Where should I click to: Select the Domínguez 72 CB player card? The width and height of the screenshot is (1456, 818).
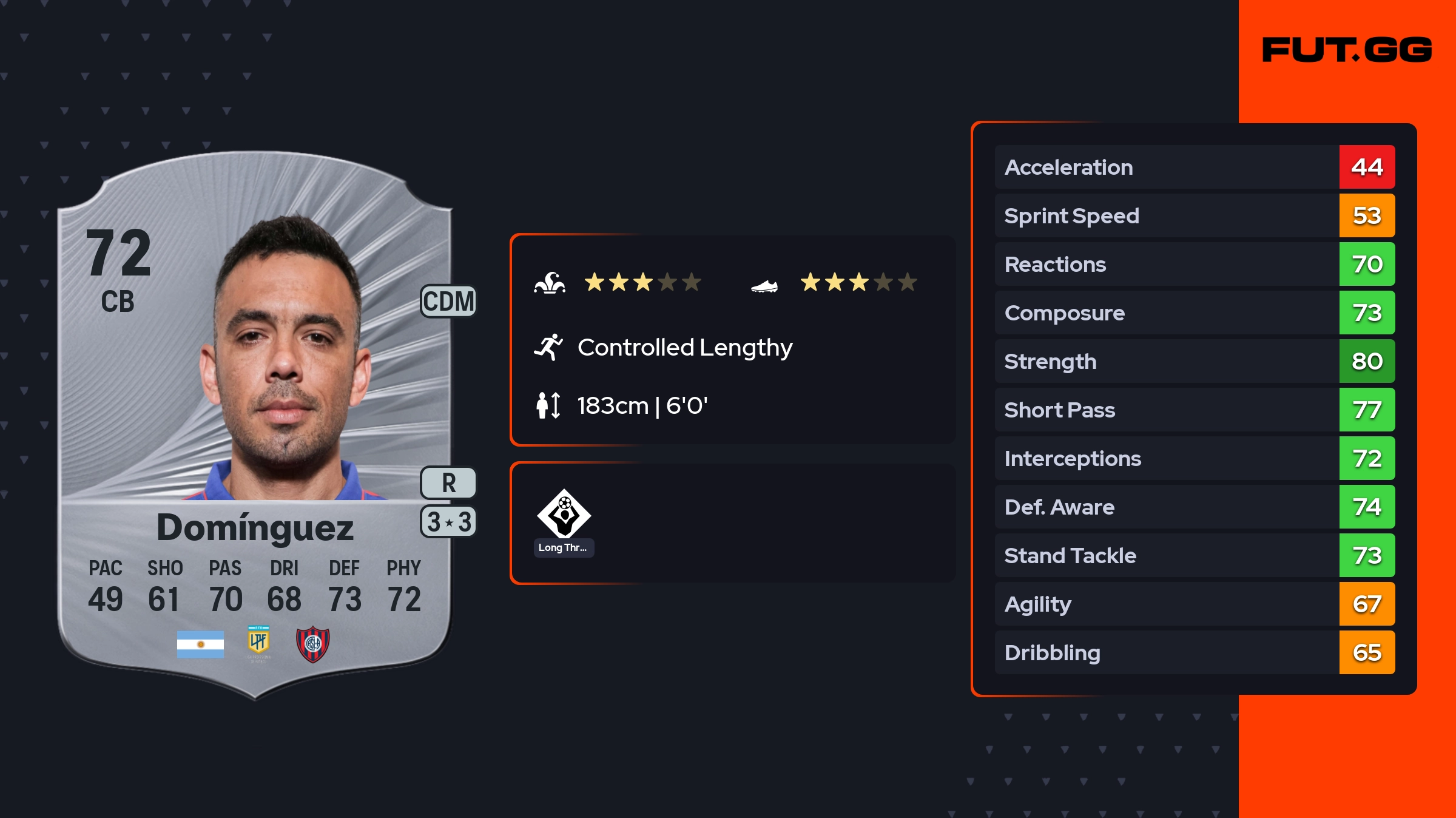click(x=255, y=425)
